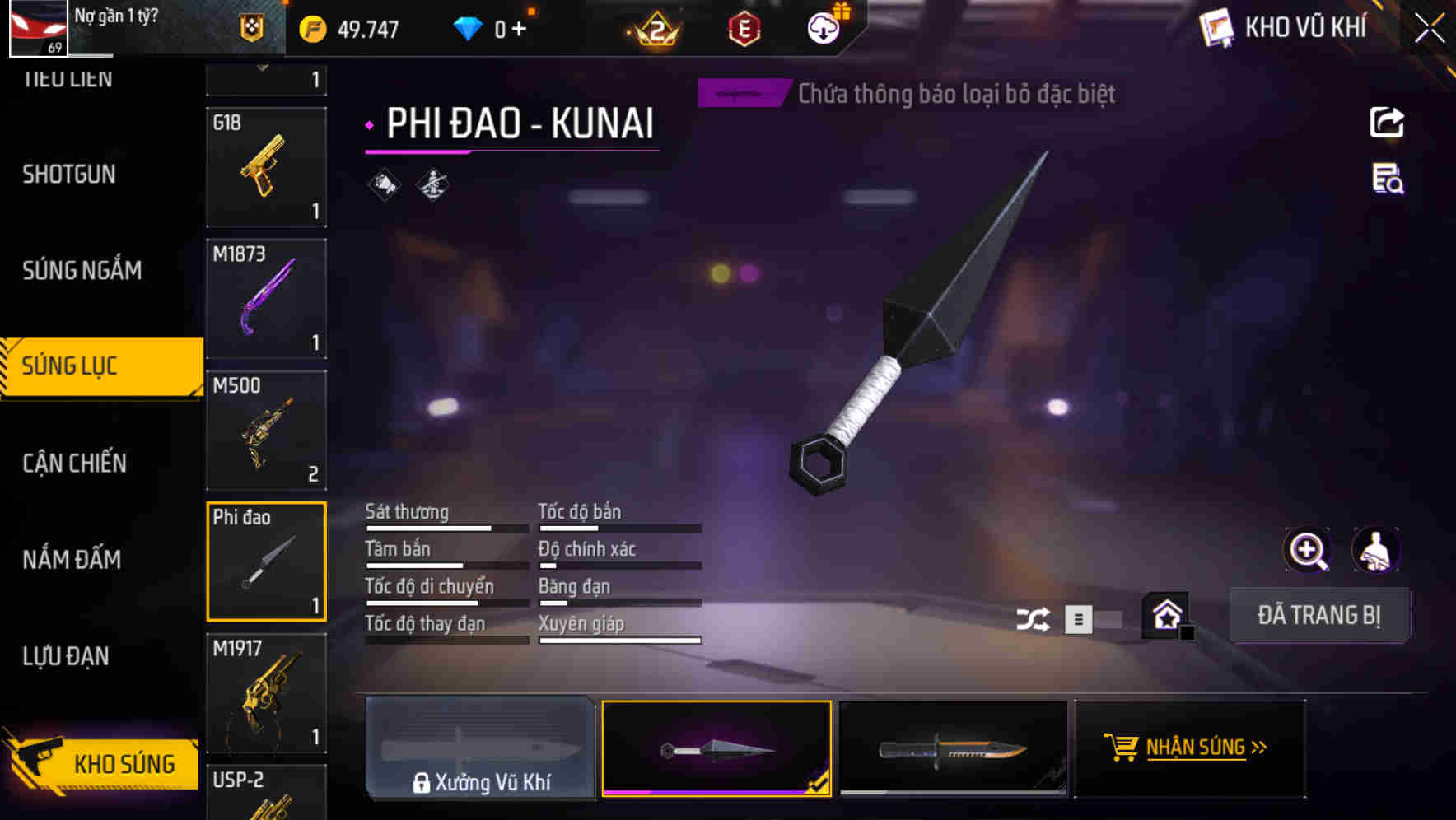Open the Súng Ngắm category
This screenshot has height=820, width=1456.
[82, 270]
